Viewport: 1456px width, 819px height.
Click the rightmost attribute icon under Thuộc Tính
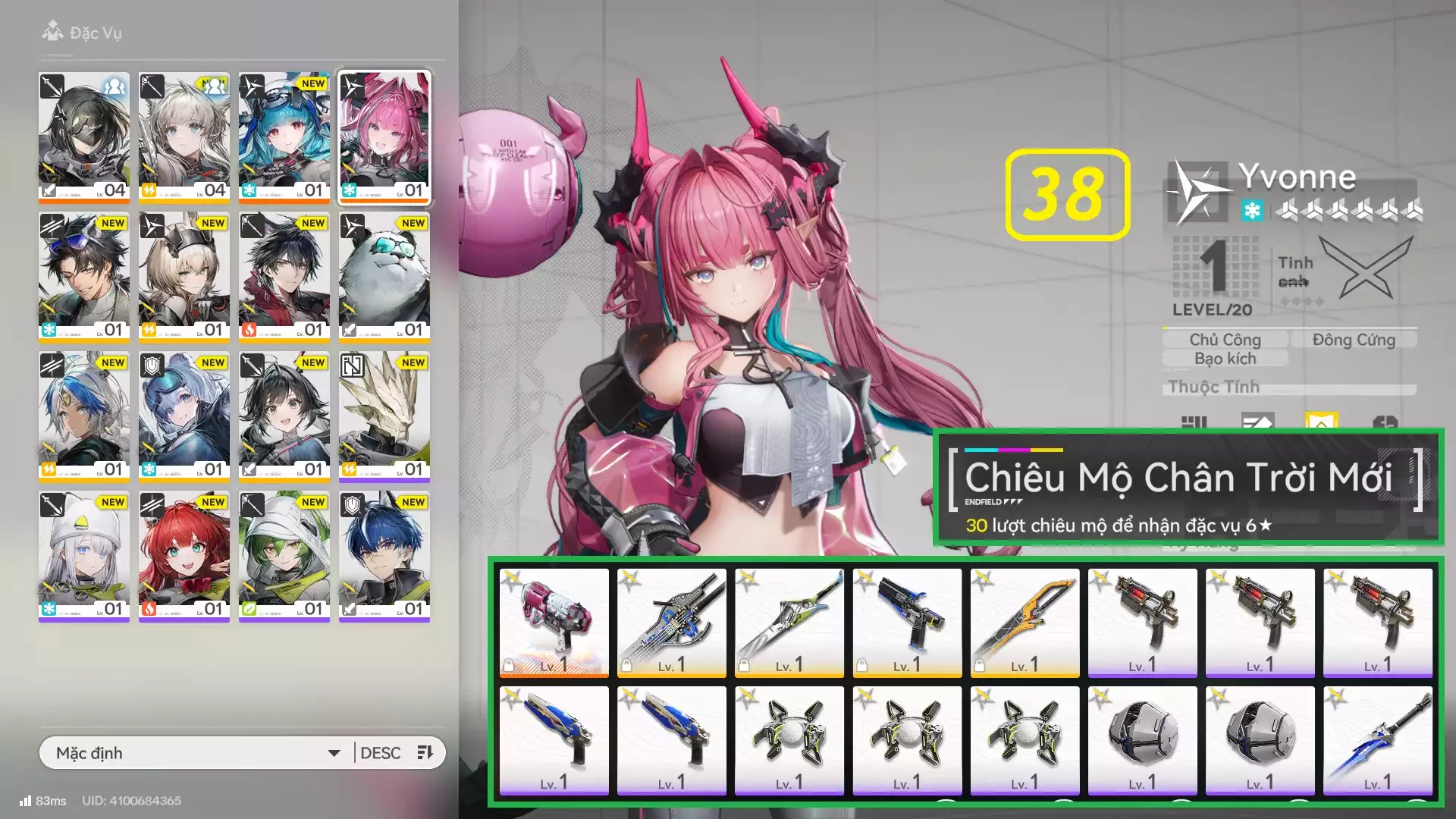click(1387, 422)
